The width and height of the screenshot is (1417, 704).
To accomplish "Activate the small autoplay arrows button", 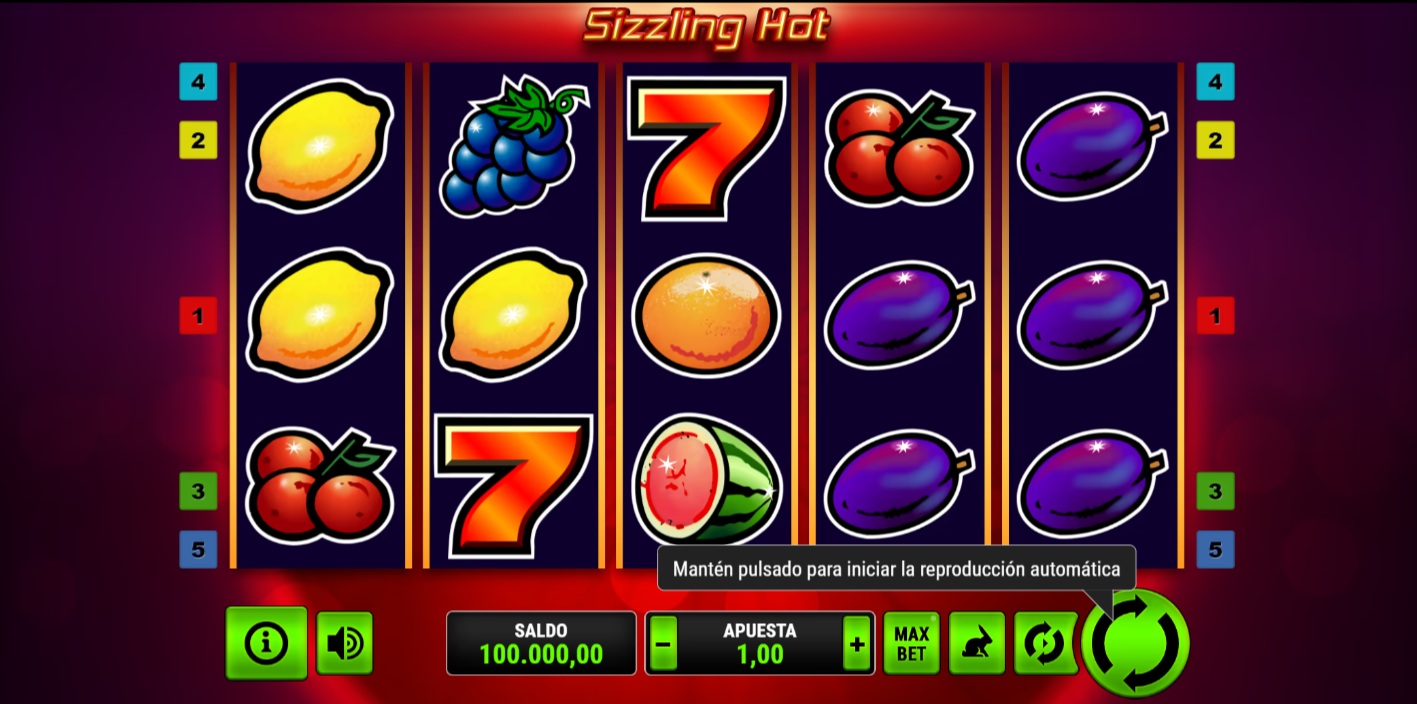I will [x=1042, y=643].
